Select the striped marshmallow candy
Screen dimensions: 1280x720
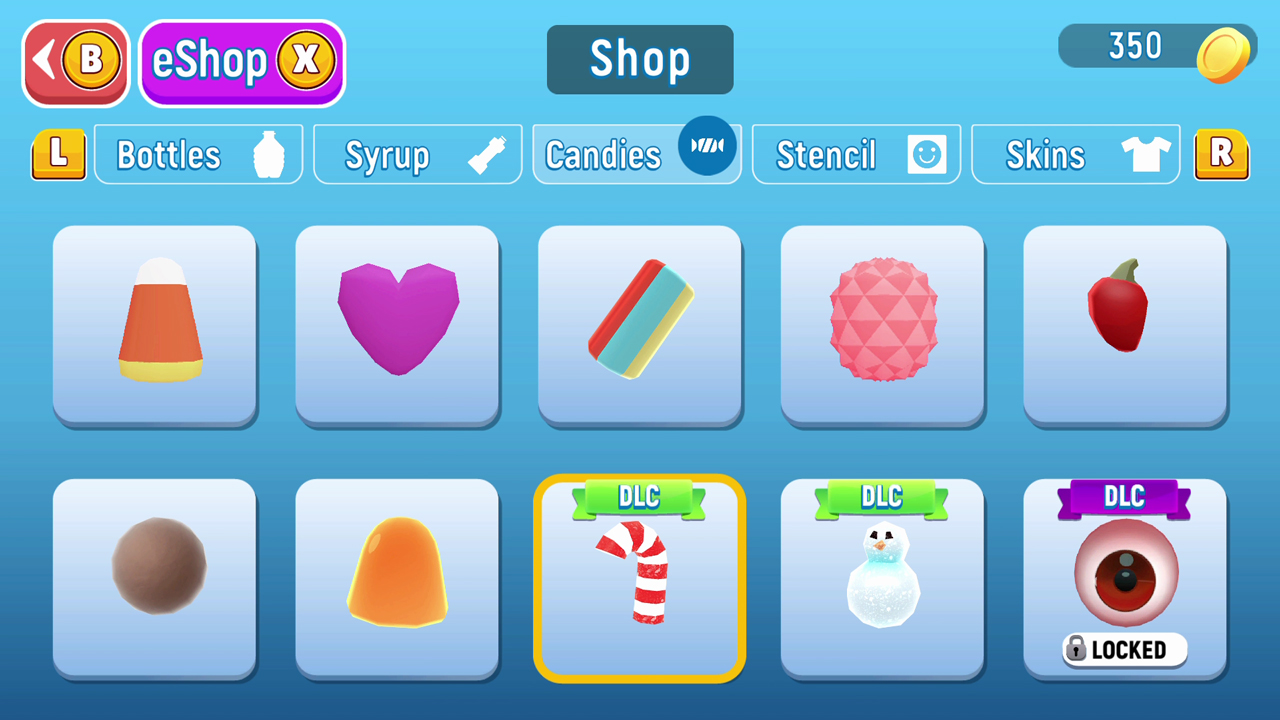639,325
